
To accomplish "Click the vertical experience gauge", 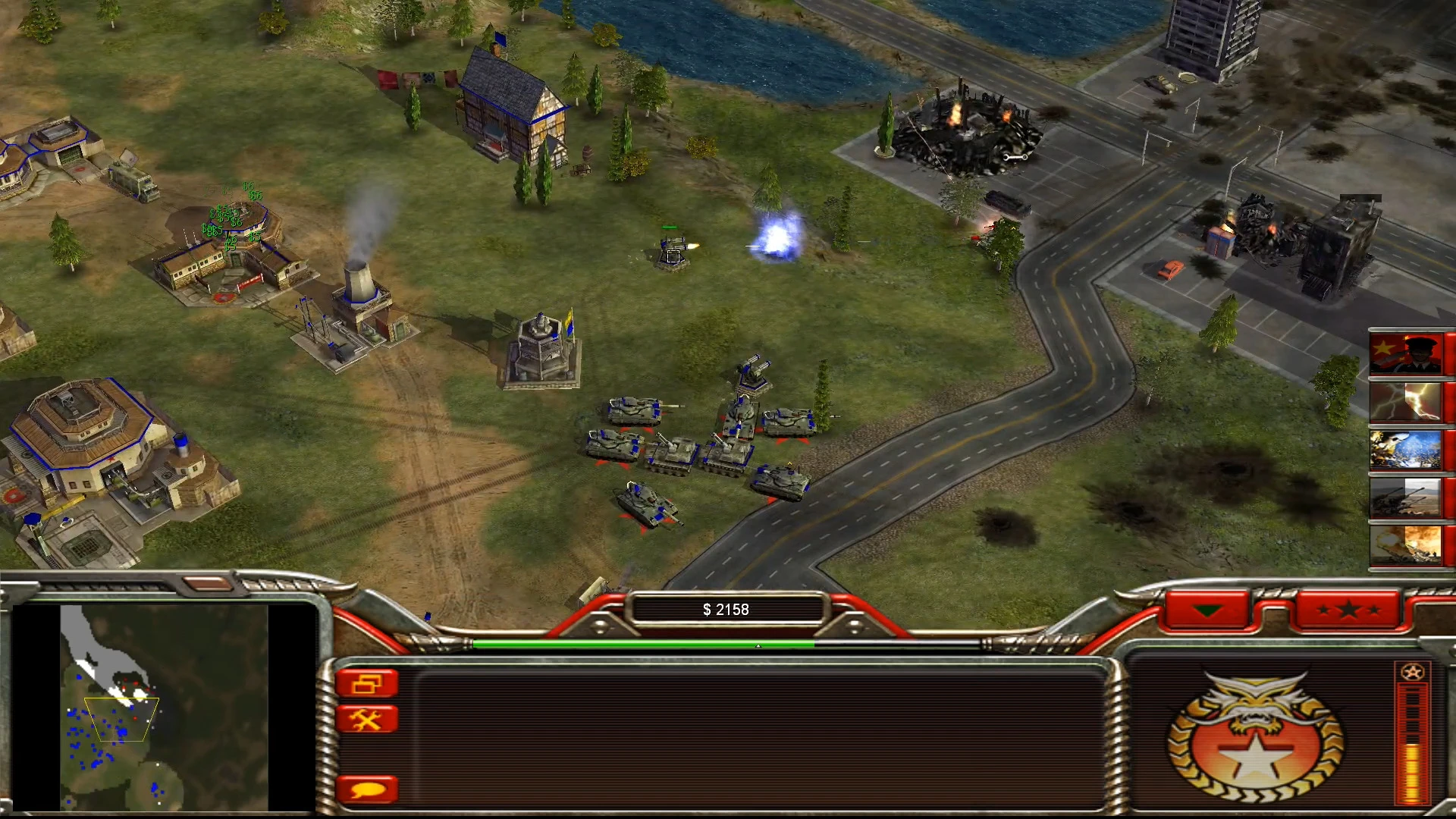I will [x=1412, y=739].
